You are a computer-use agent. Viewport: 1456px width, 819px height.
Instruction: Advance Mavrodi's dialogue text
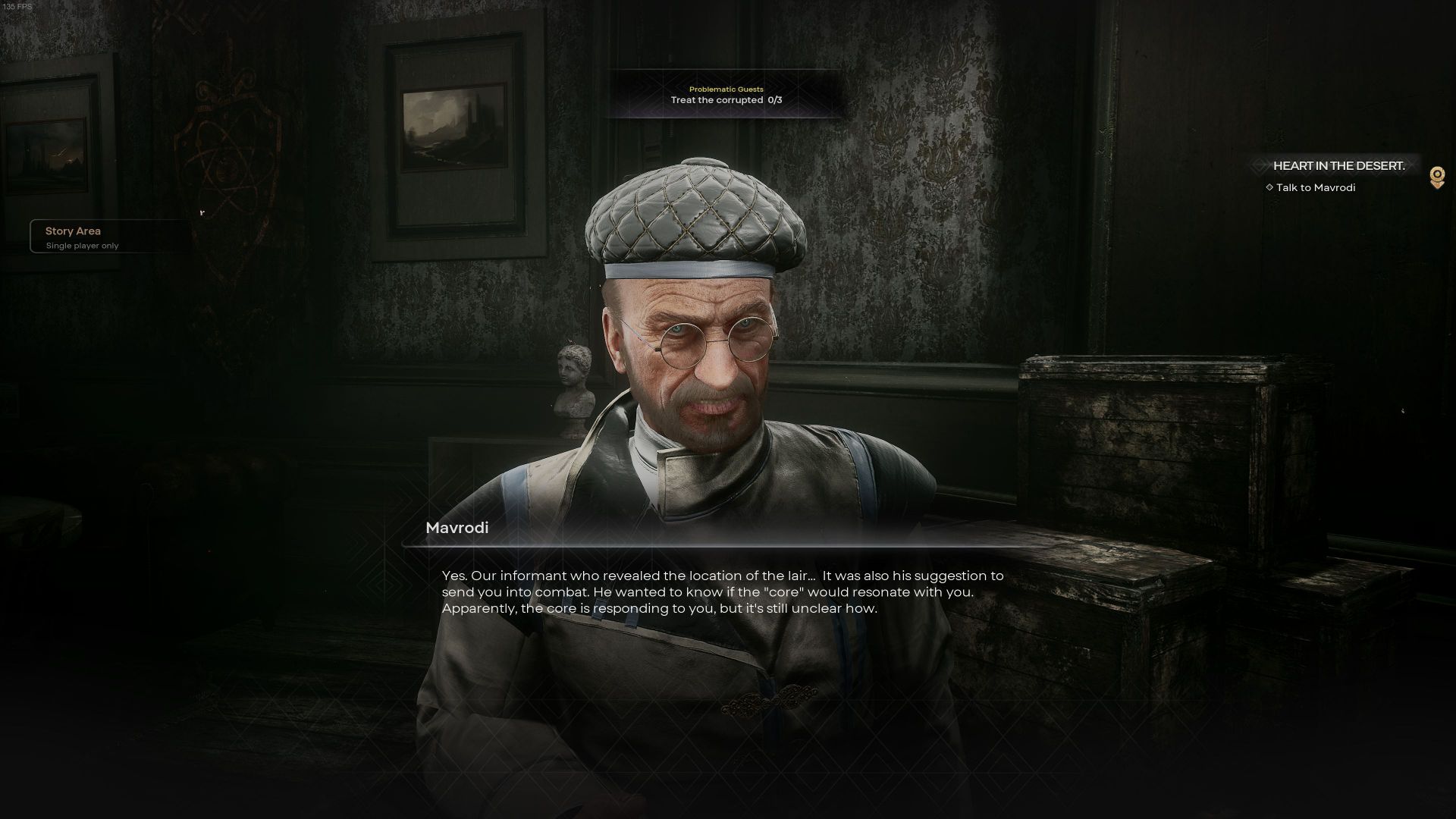[722, 592]
